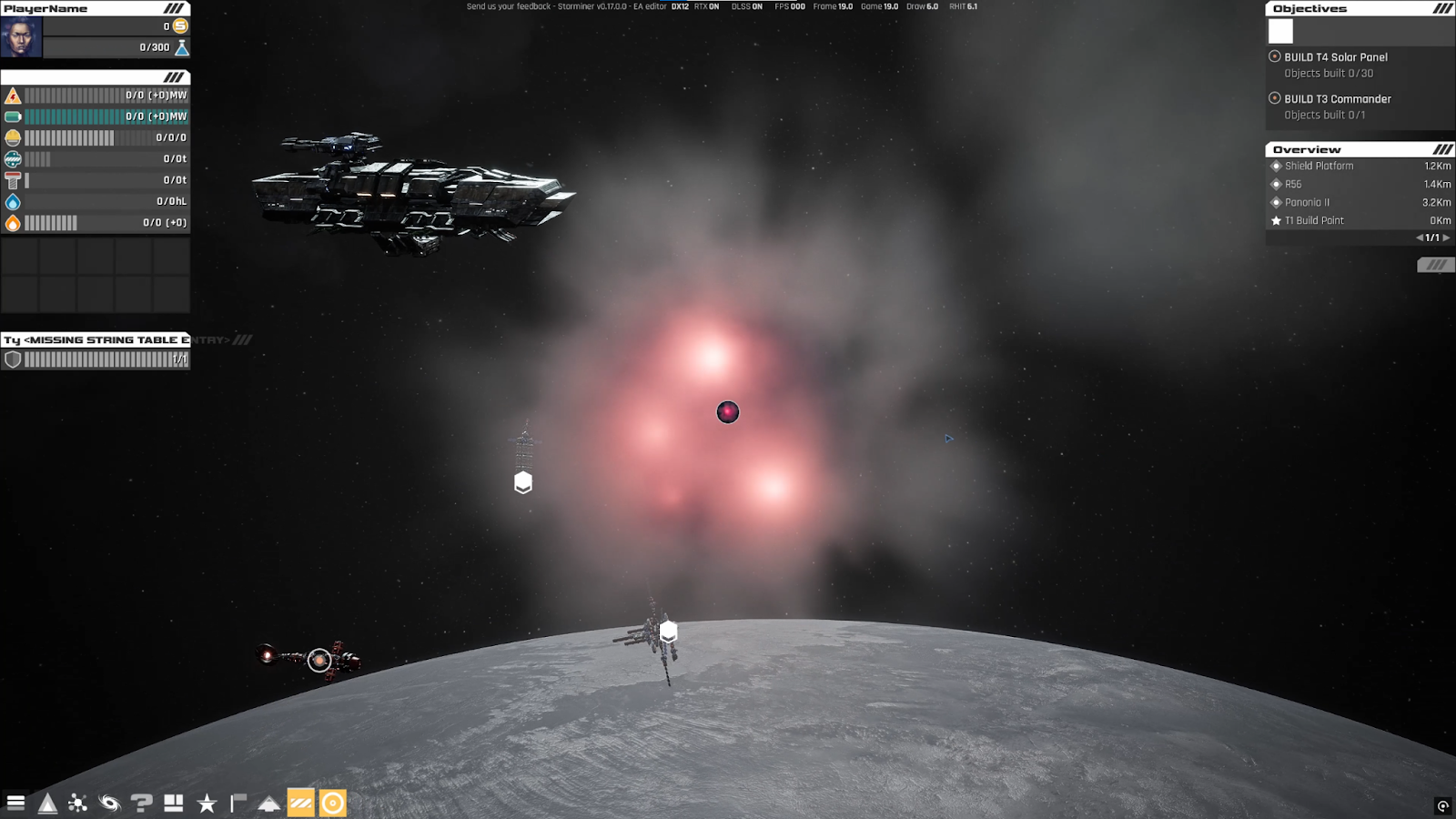1456x819 pixels.
Task: Click the galaxy/storm icon in the toolbar
Action: pos(109,804)
